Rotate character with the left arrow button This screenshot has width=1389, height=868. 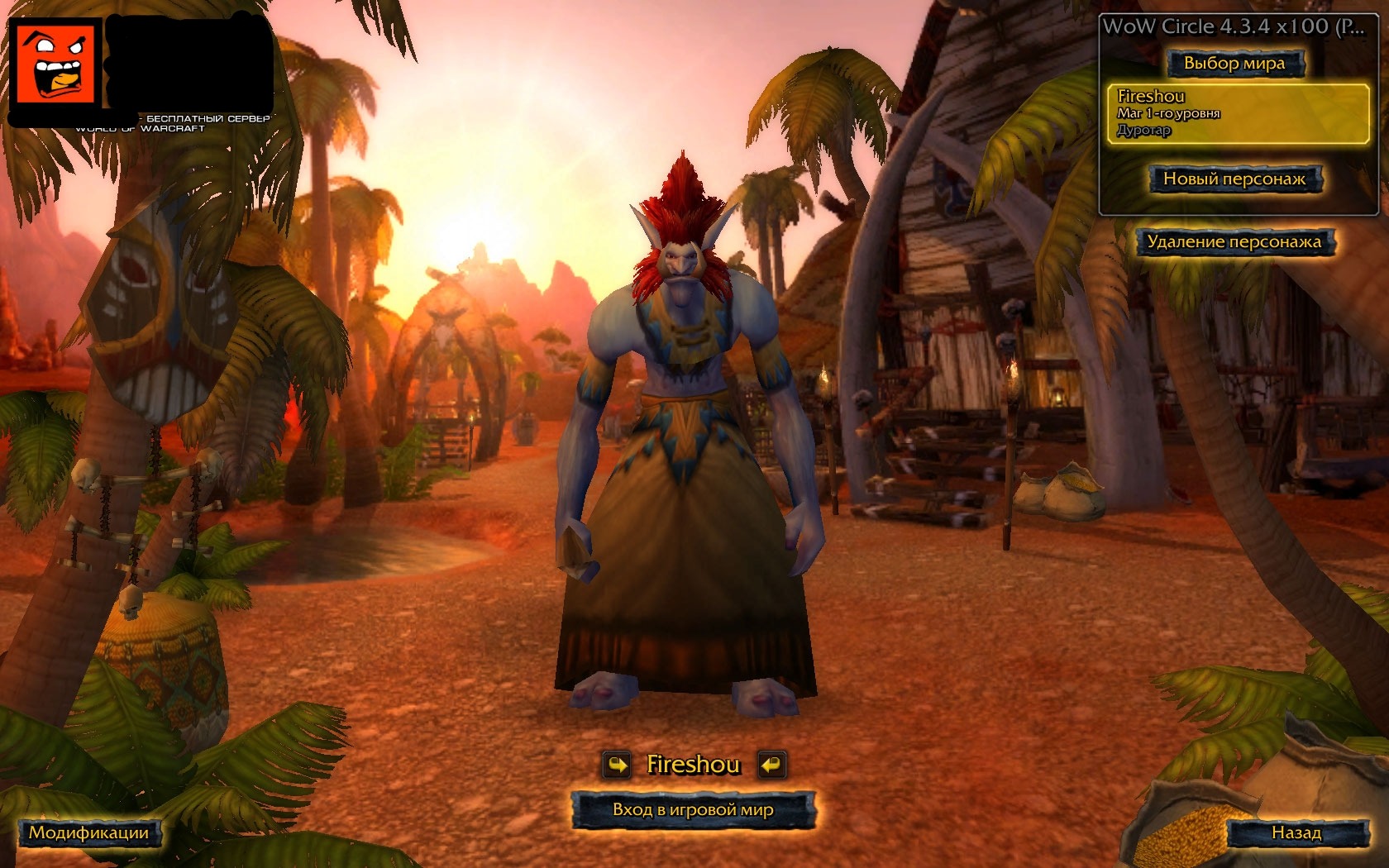(617, 765)
